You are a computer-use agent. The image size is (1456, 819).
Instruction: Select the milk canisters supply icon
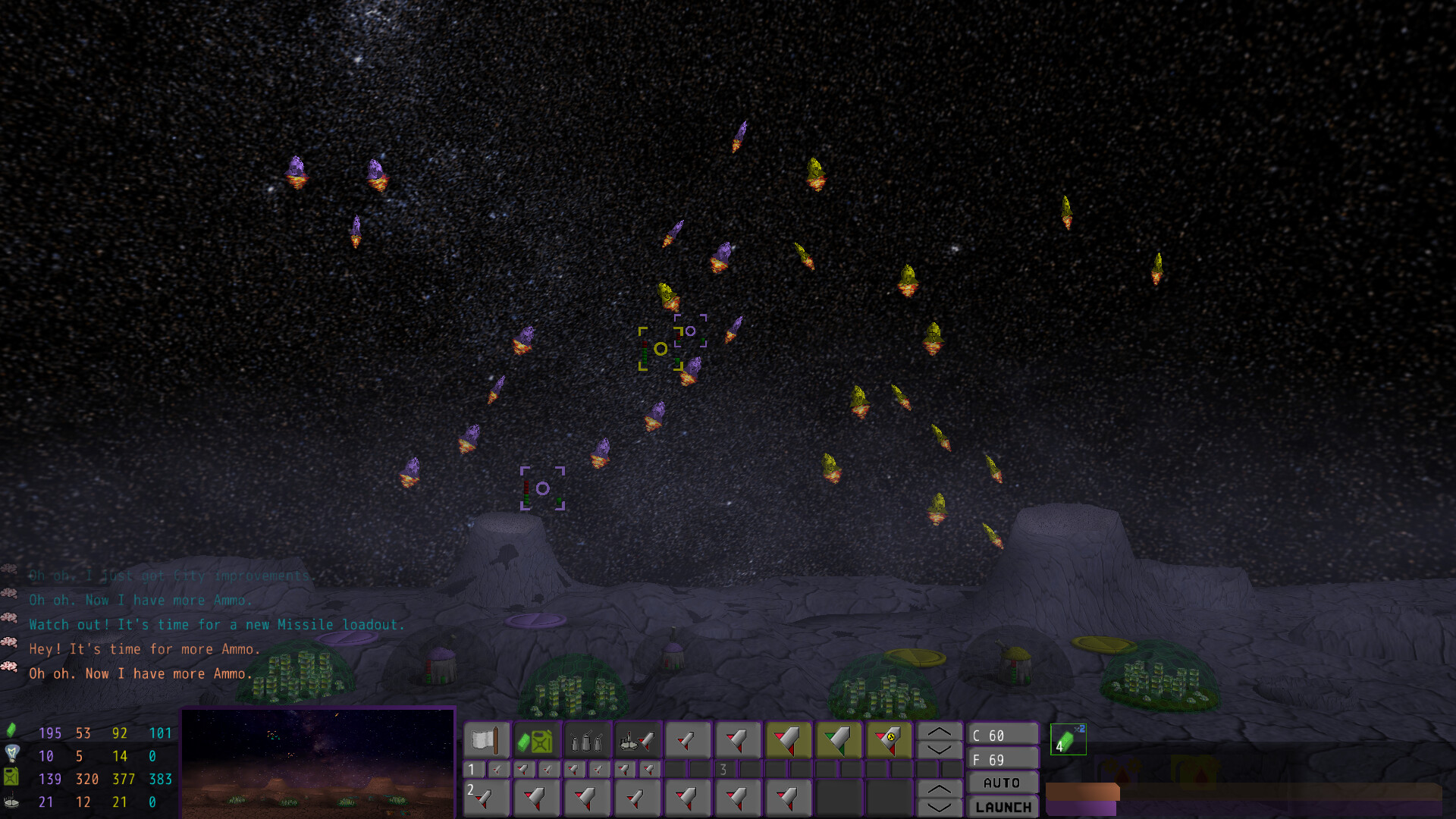pos(586,739)
